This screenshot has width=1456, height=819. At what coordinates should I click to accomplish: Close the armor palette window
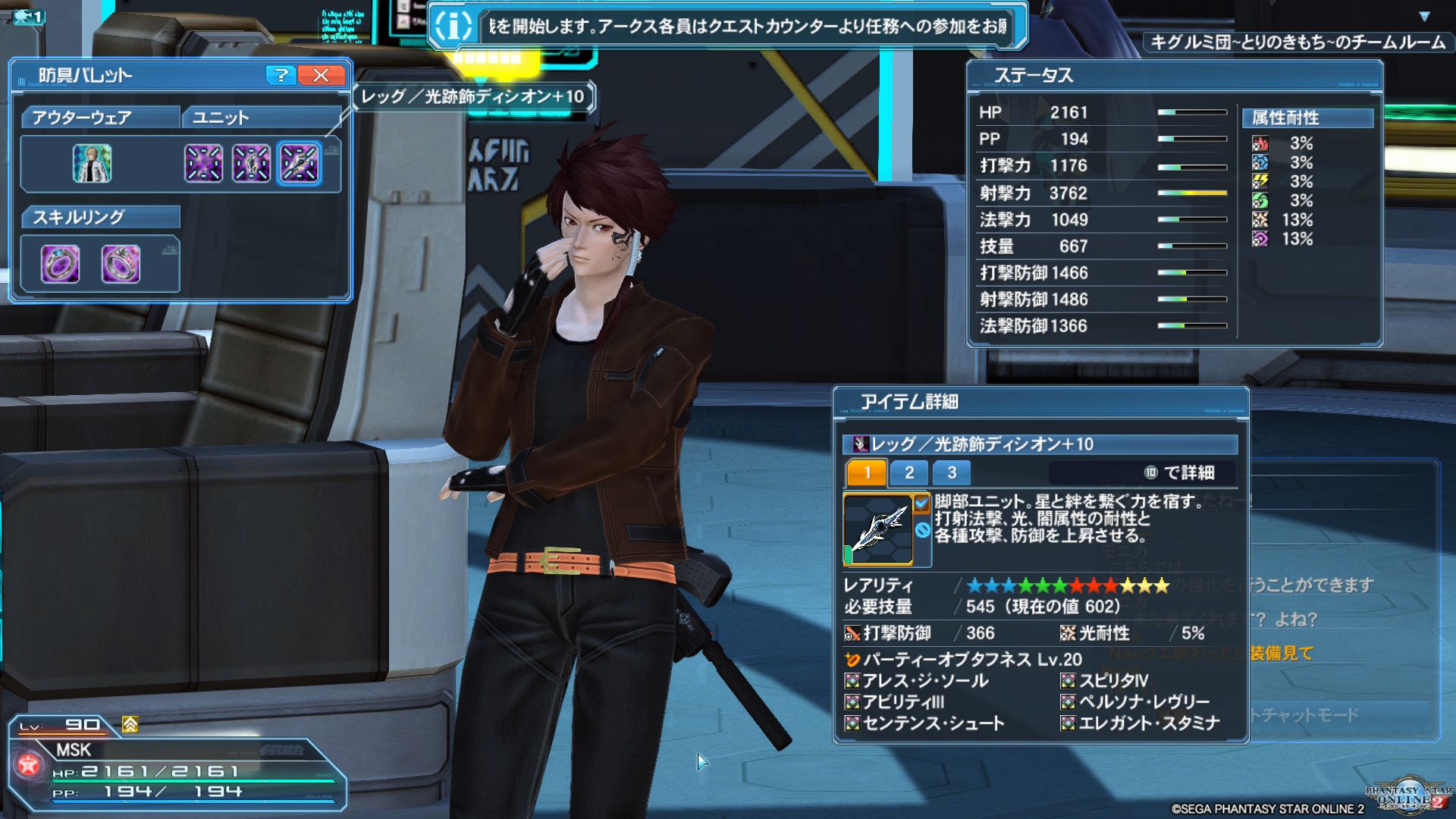coord(321,75)
